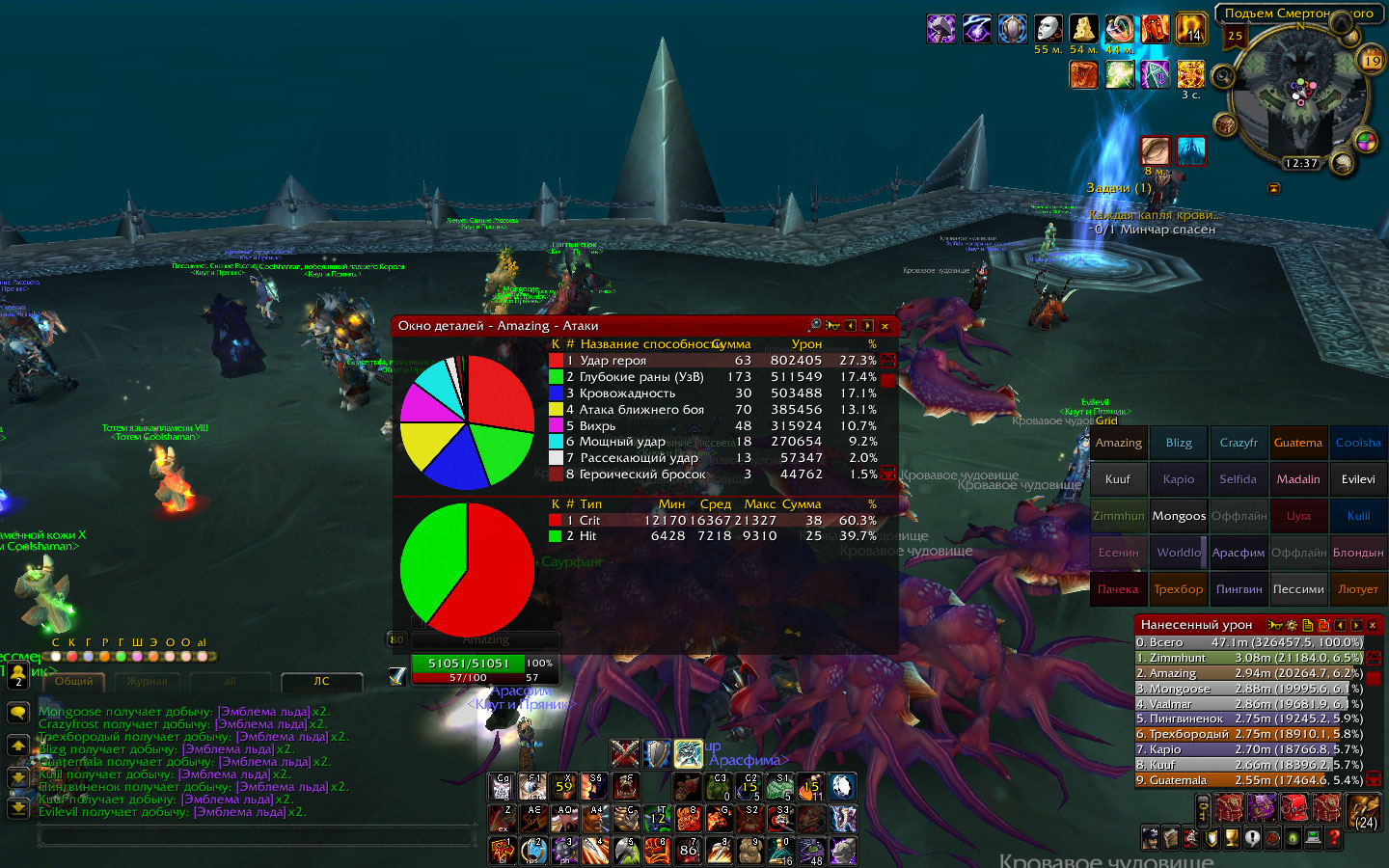The width and height of the screenshot is (1389, 868).
Task: Open the red question mark help button
Action: pyautogui.click(x=1334, y=839)
